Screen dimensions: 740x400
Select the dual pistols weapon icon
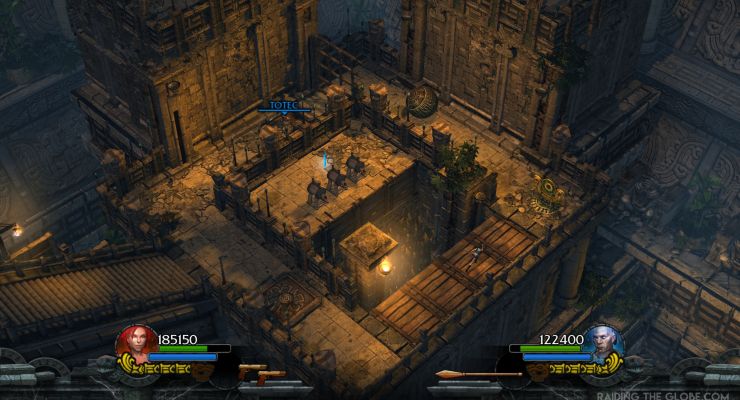262,374
